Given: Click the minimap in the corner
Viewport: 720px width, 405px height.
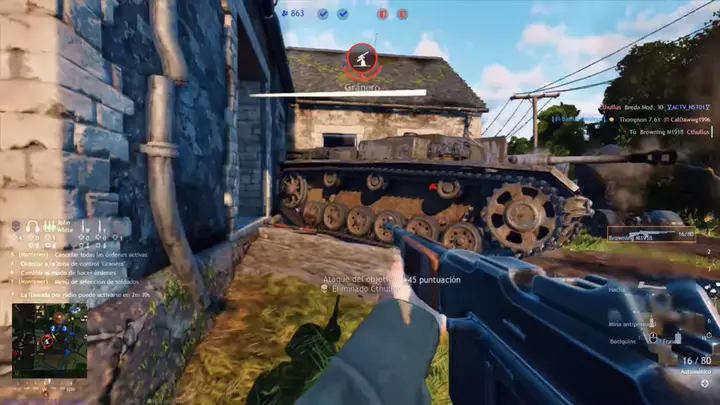Looking at the screenshot, I should 49,340.
